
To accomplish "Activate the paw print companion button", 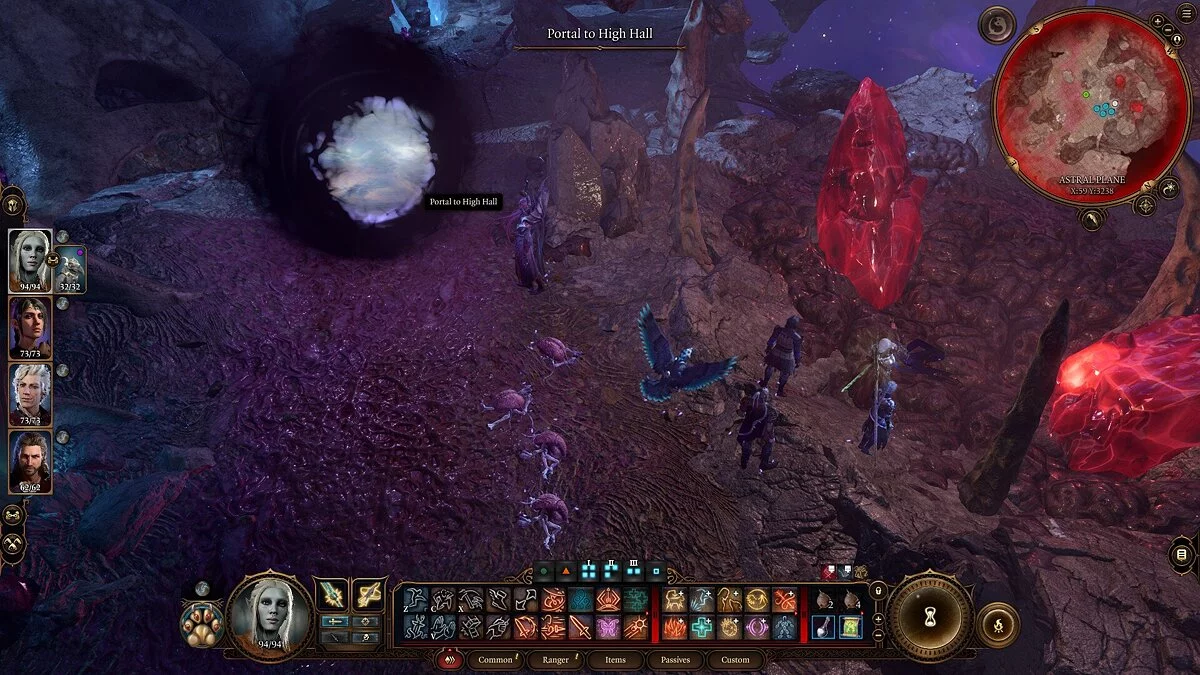I will (201, 624).
